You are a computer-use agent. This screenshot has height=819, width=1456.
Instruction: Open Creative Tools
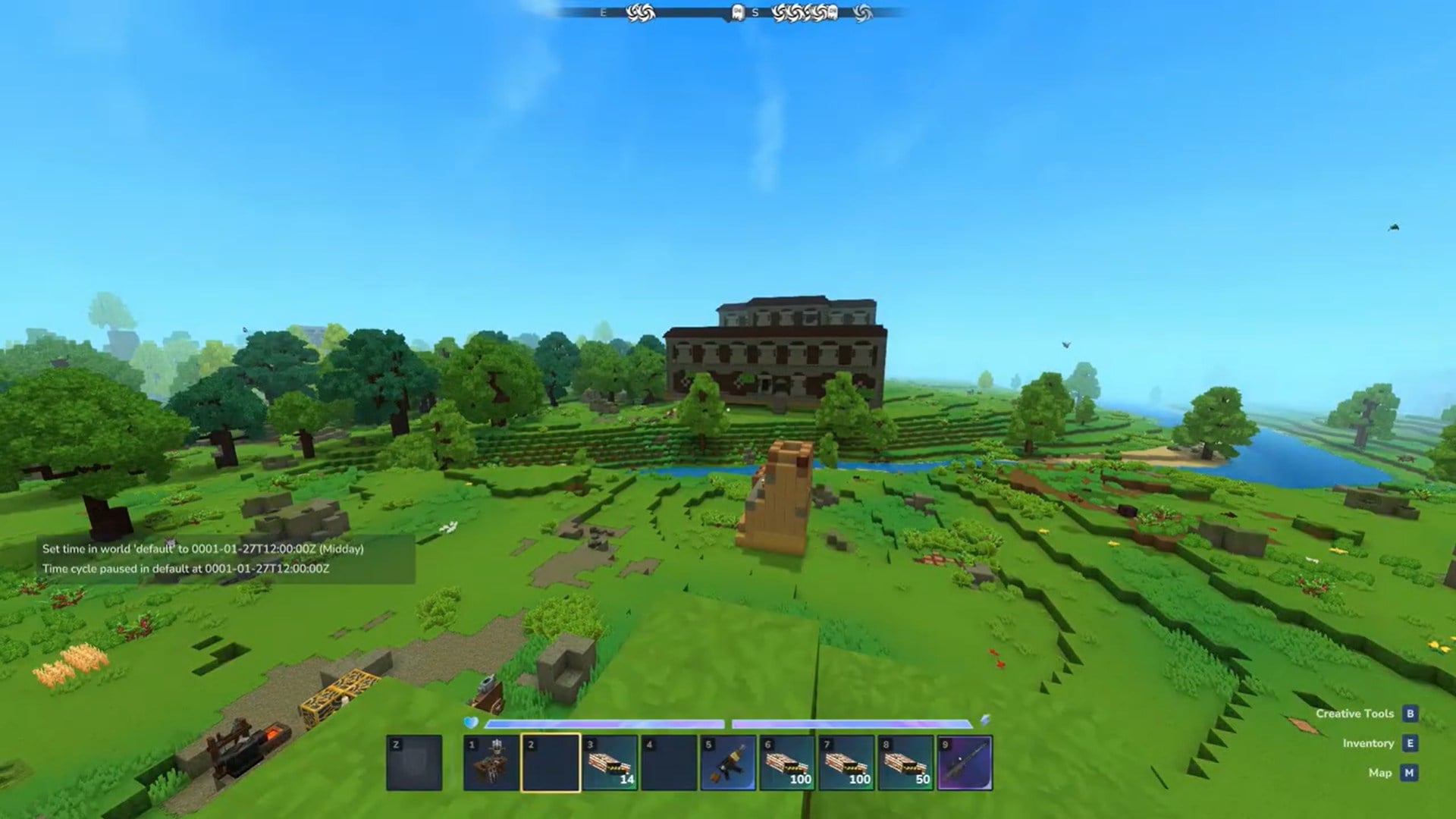(1357, 713)
